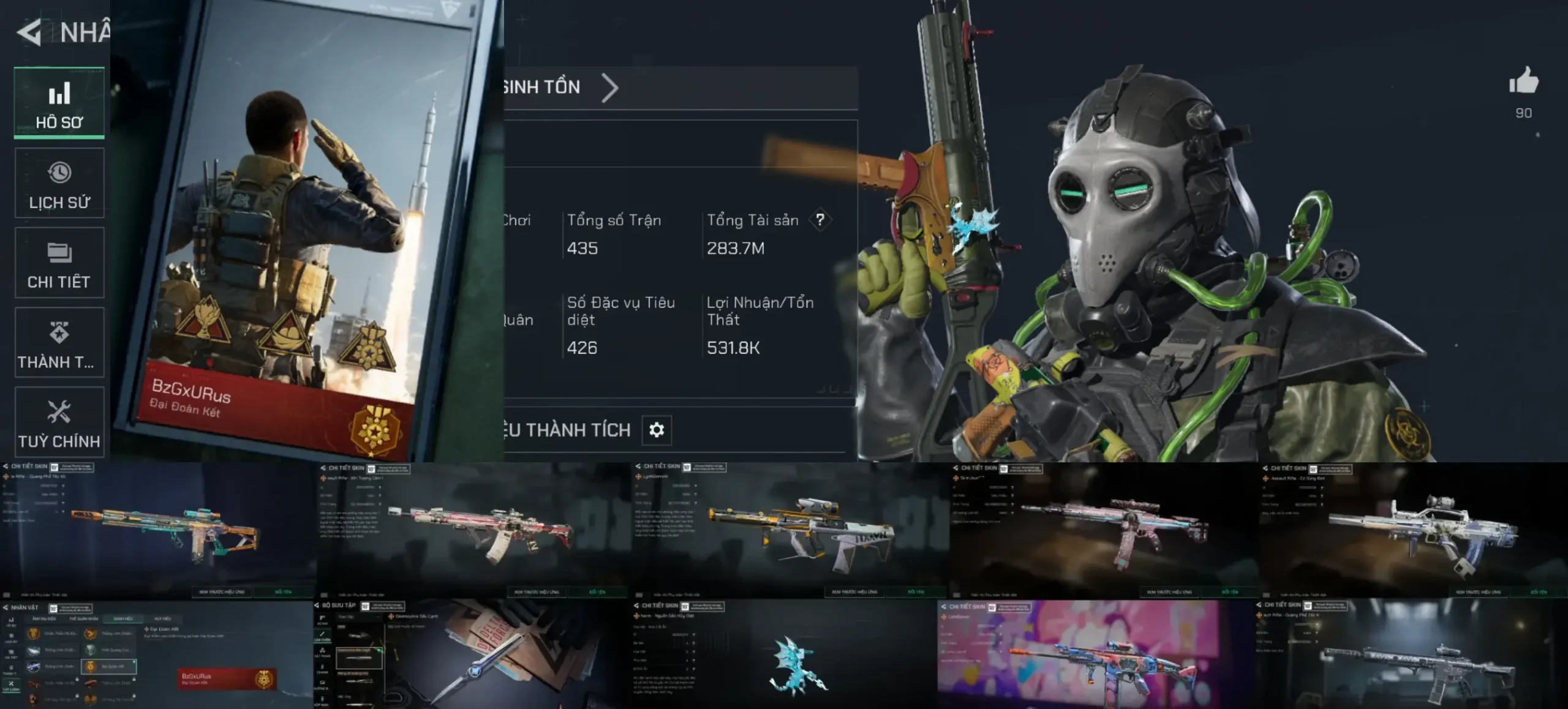The image size is (1568, 709).
Task: Select the HỒ SƠ profile tab
Action: pyautogui.click(x=59, y=103)
